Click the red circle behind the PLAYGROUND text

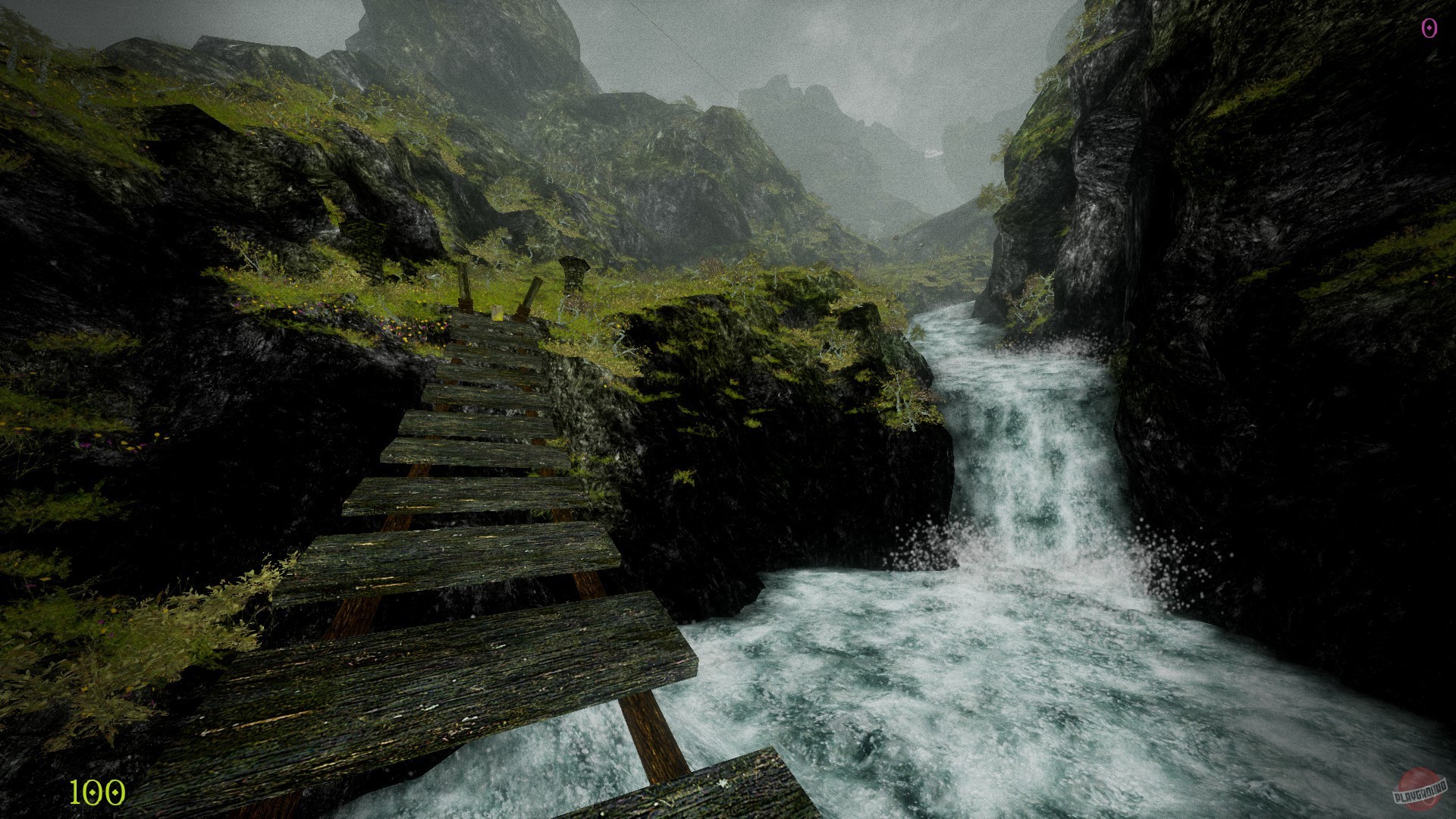(1420, 775)
